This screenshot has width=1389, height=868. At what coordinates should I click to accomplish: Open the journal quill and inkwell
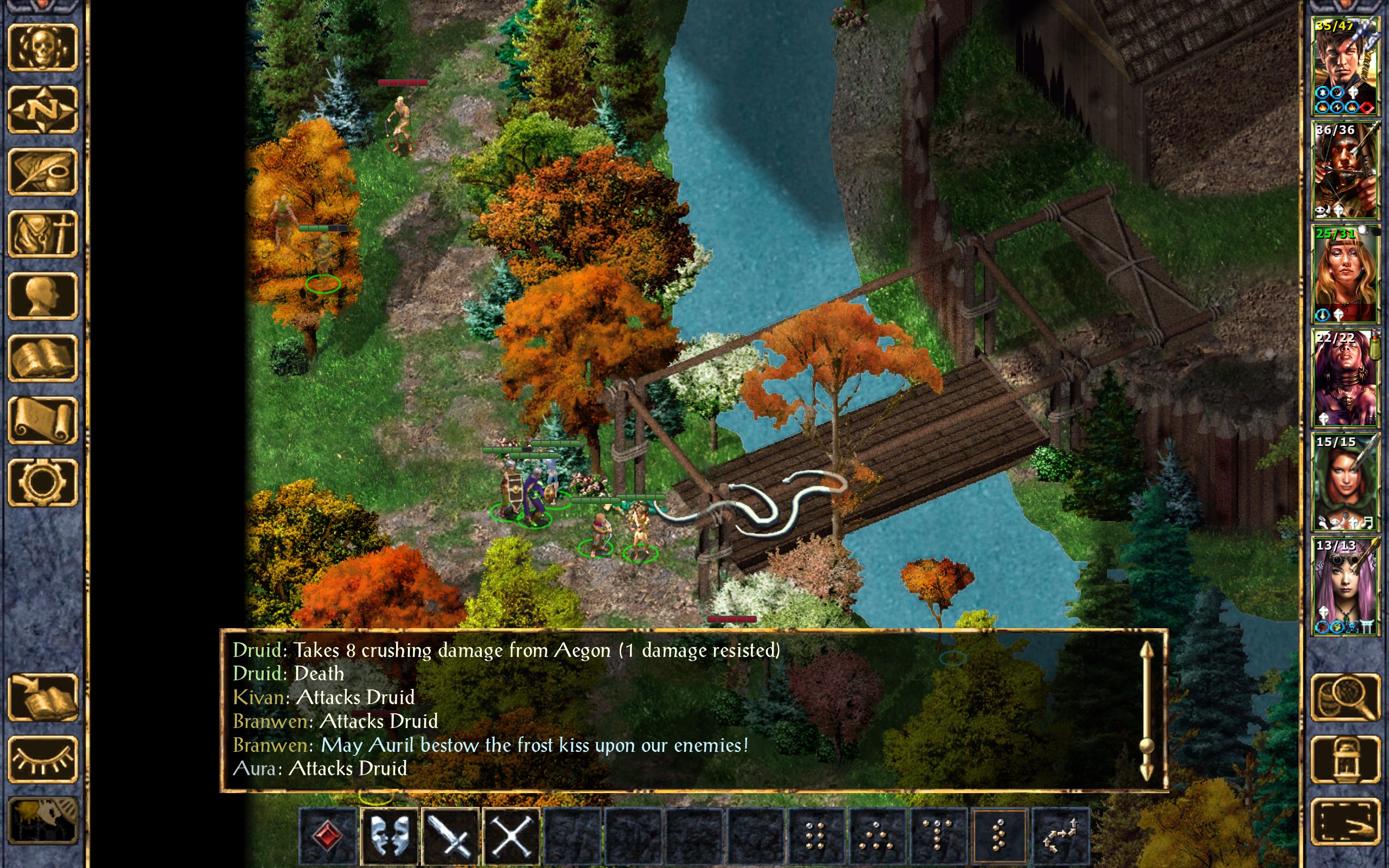[x=42, y=171]
